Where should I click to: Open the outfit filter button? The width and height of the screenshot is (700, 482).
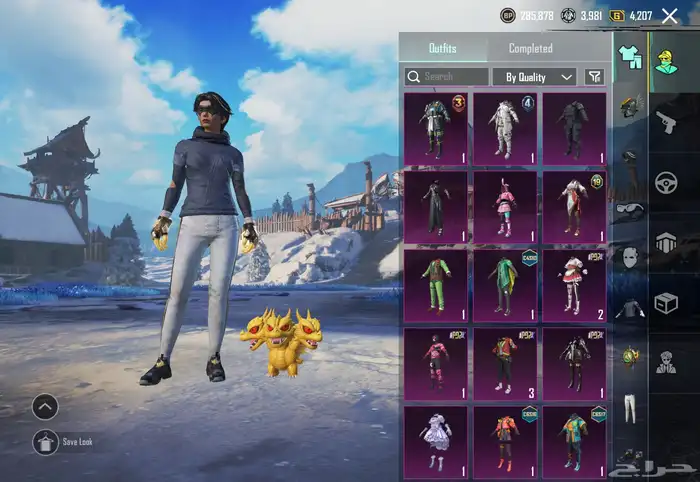click(x=594, y=76)
